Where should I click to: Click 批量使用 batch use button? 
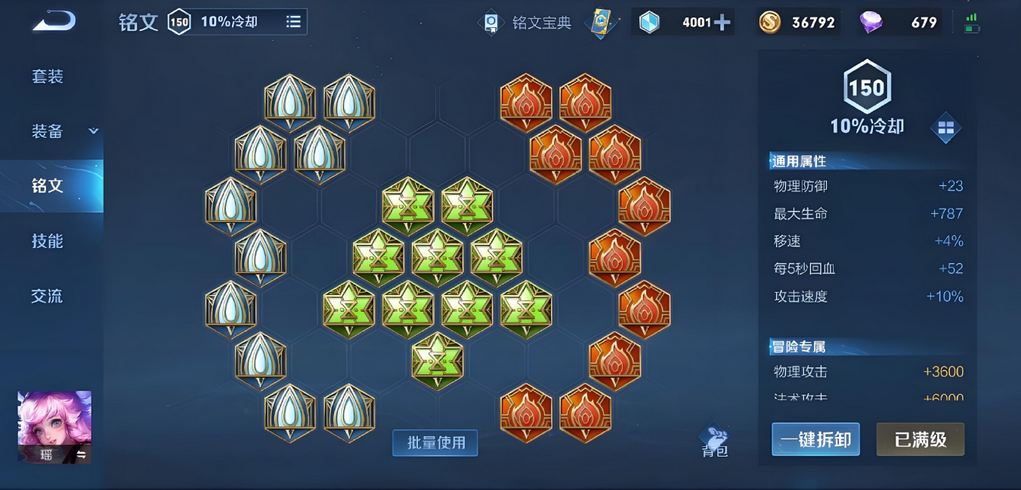(435, 442)
